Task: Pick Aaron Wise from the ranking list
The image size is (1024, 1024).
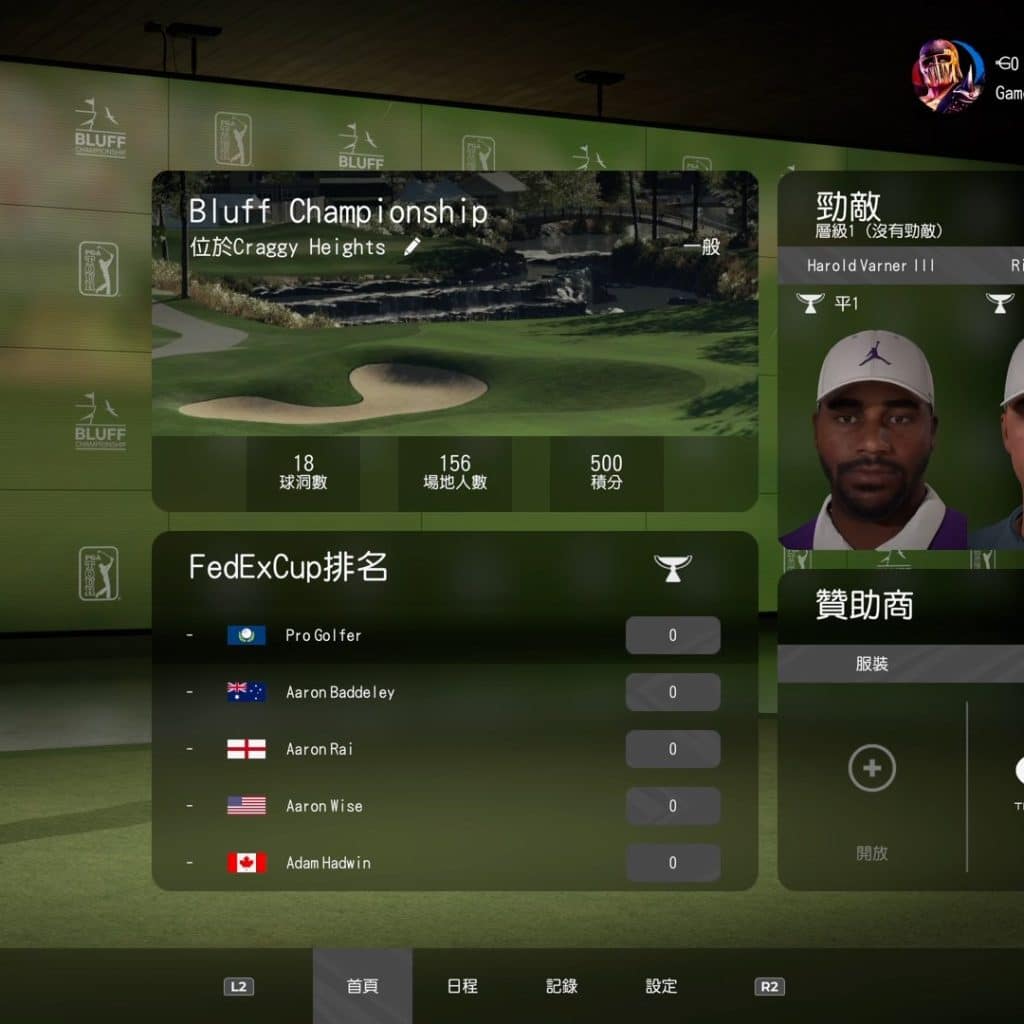Action: (454, 806)
